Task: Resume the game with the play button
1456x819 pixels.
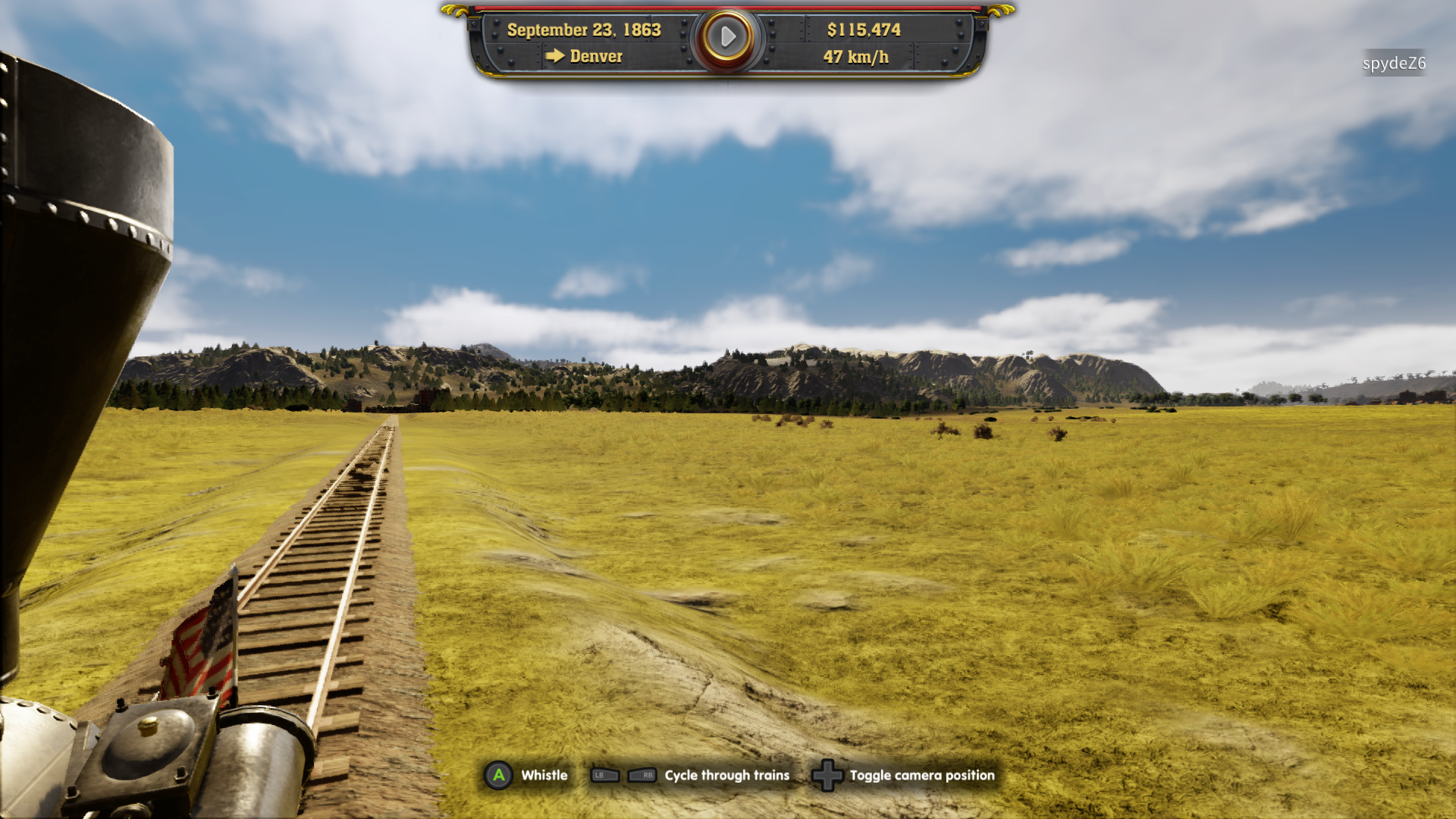Action: (x=728, y=36)
